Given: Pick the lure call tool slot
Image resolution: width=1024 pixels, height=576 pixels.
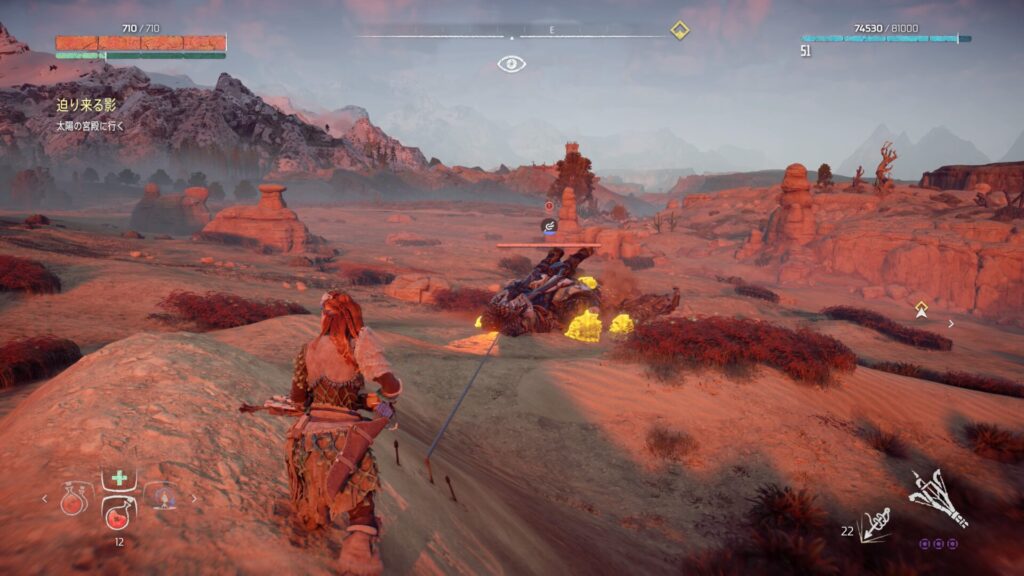Looking at the screenshot, I should pyautogui.click(x=162, y=497).
